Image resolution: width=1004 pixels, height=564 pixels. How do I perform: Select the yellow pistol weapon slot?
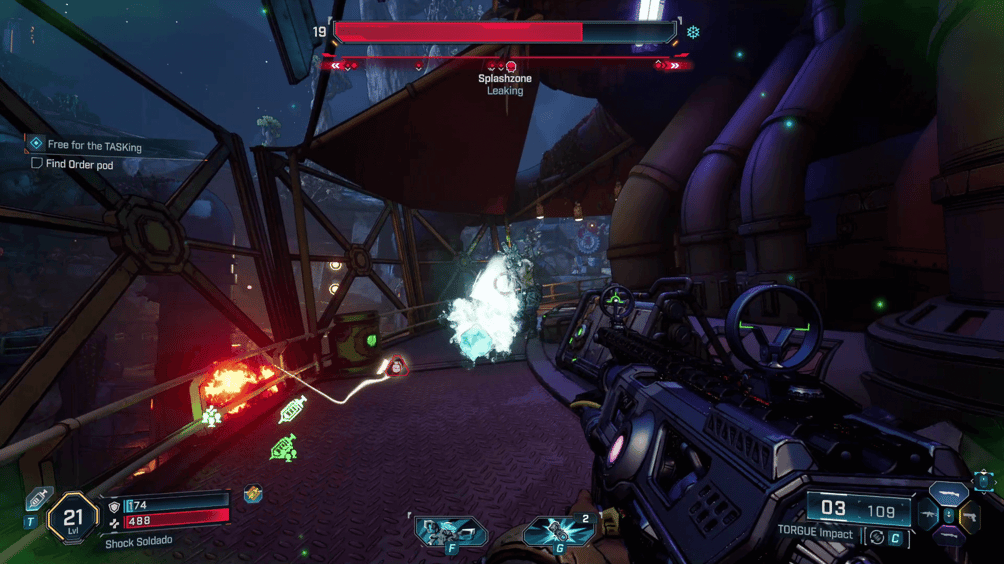tap(969, 516)
